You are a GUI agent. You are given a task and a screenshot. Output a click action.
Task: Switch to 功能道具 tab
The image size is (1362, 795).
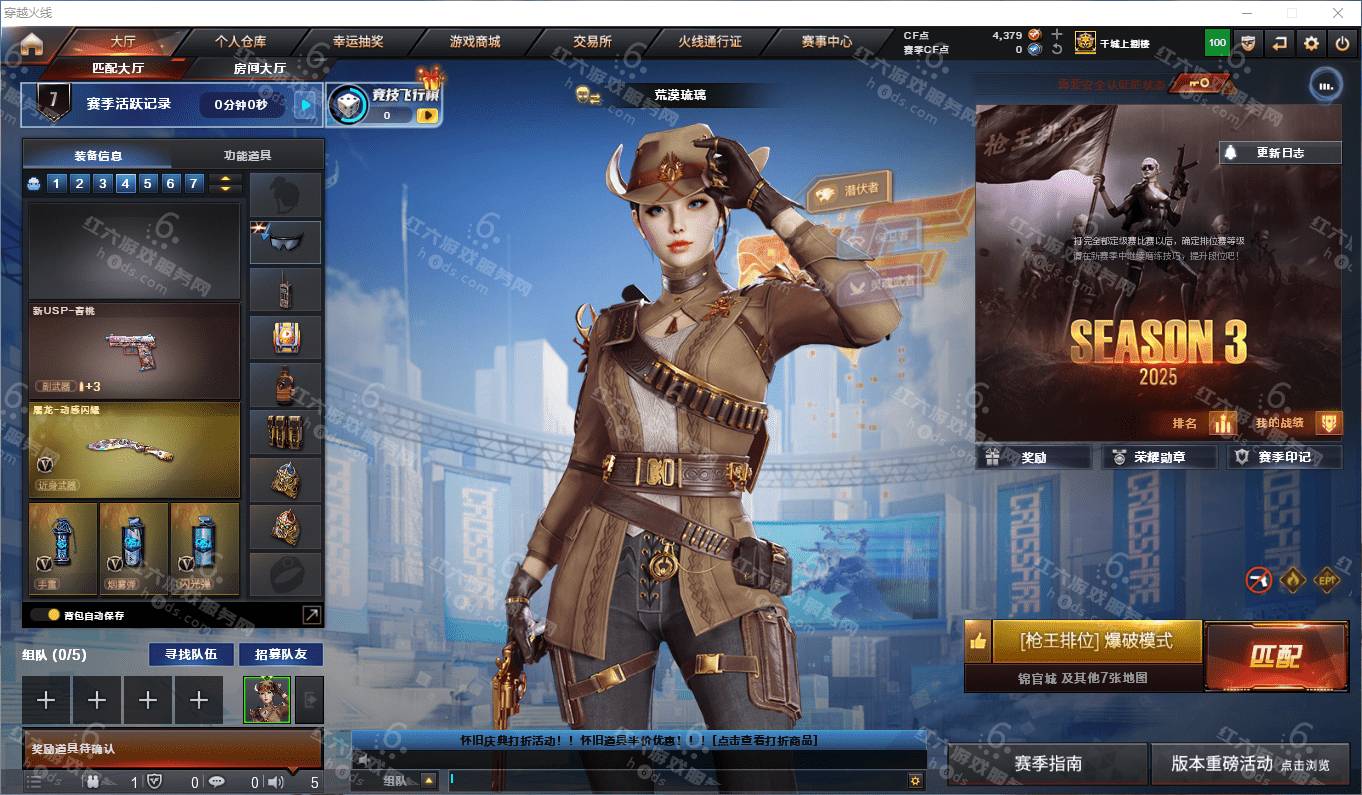[x=247, y=156]
